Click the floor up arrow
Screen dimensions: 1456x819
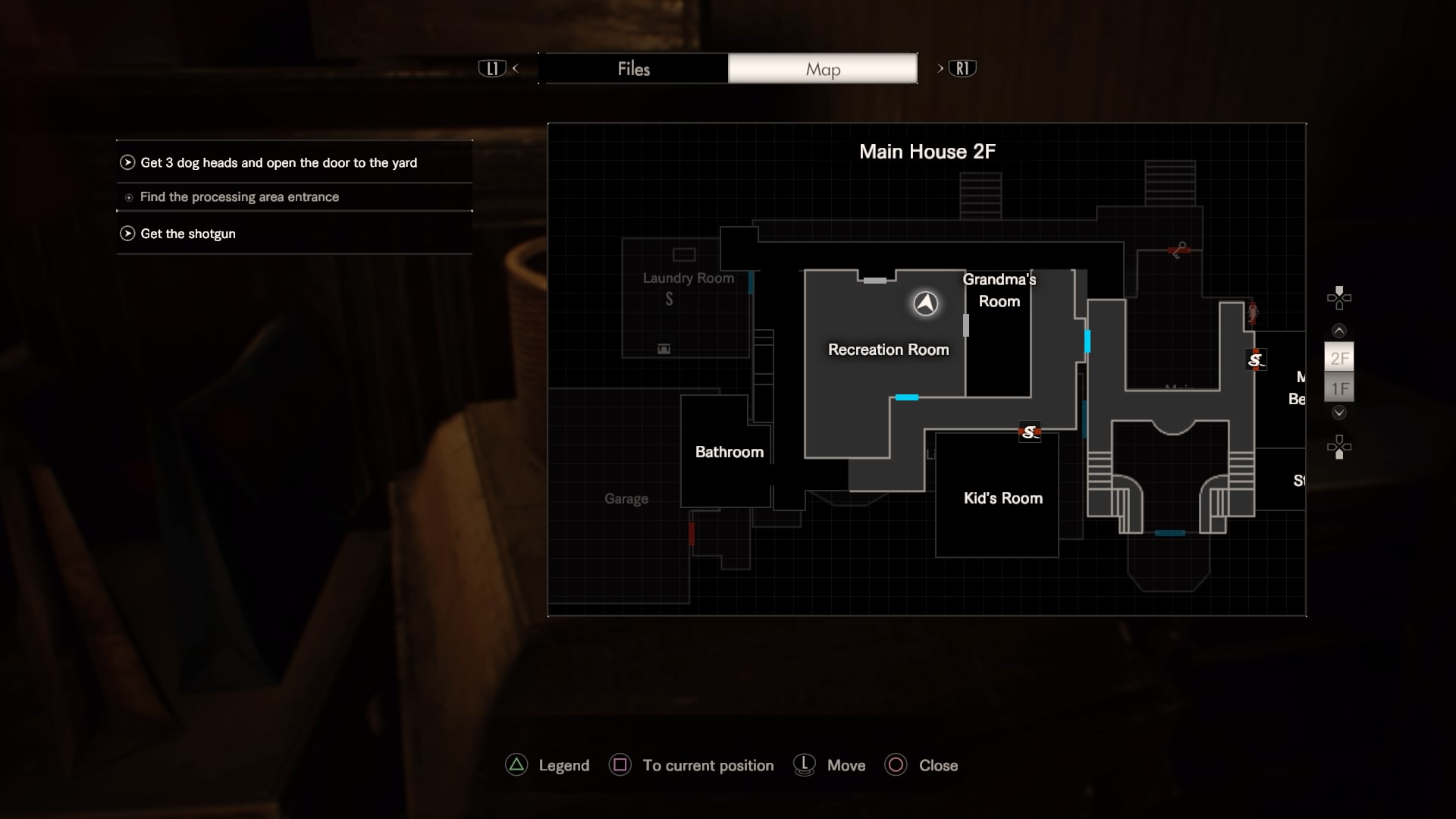pyautogui.click(x=1339, y=331)
